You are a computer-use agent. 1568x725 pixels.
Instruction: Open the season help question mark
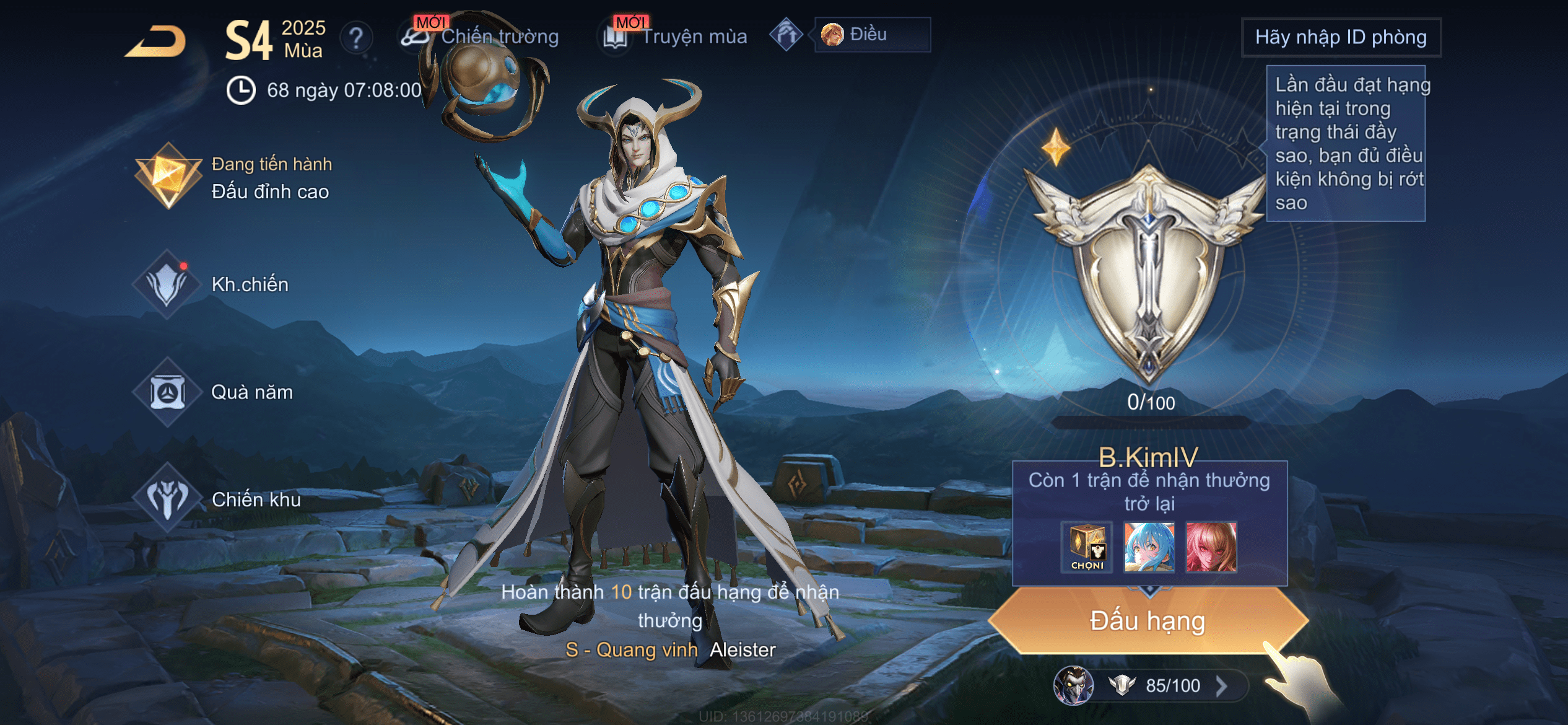pyautogui.click(x=356, y=38)
